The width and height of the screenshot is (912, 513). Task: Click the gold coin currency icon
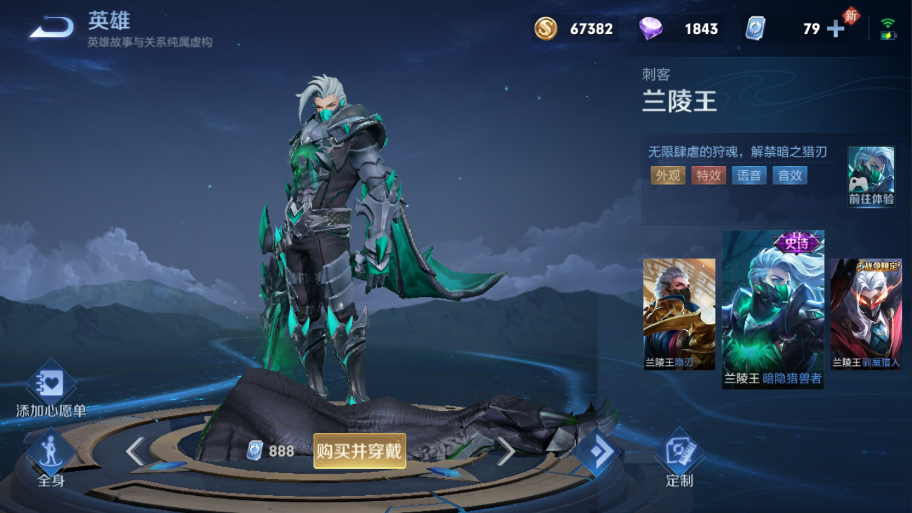click(x=546, y=29)
